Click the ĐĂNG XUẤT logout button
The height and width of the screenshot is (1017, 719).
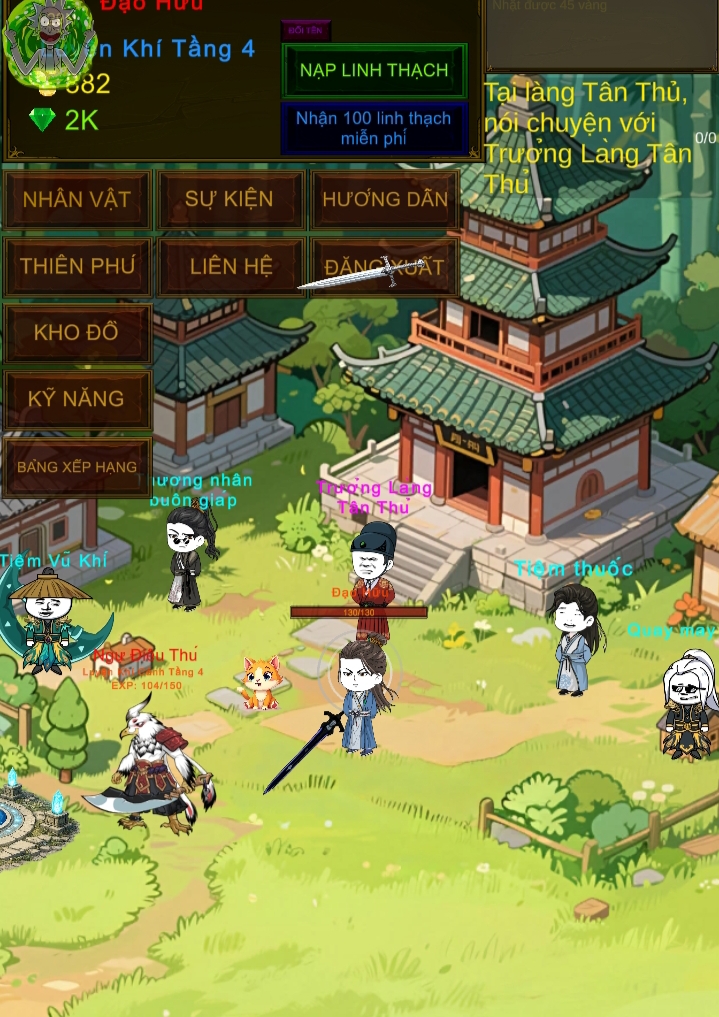(x=385, y=266)
